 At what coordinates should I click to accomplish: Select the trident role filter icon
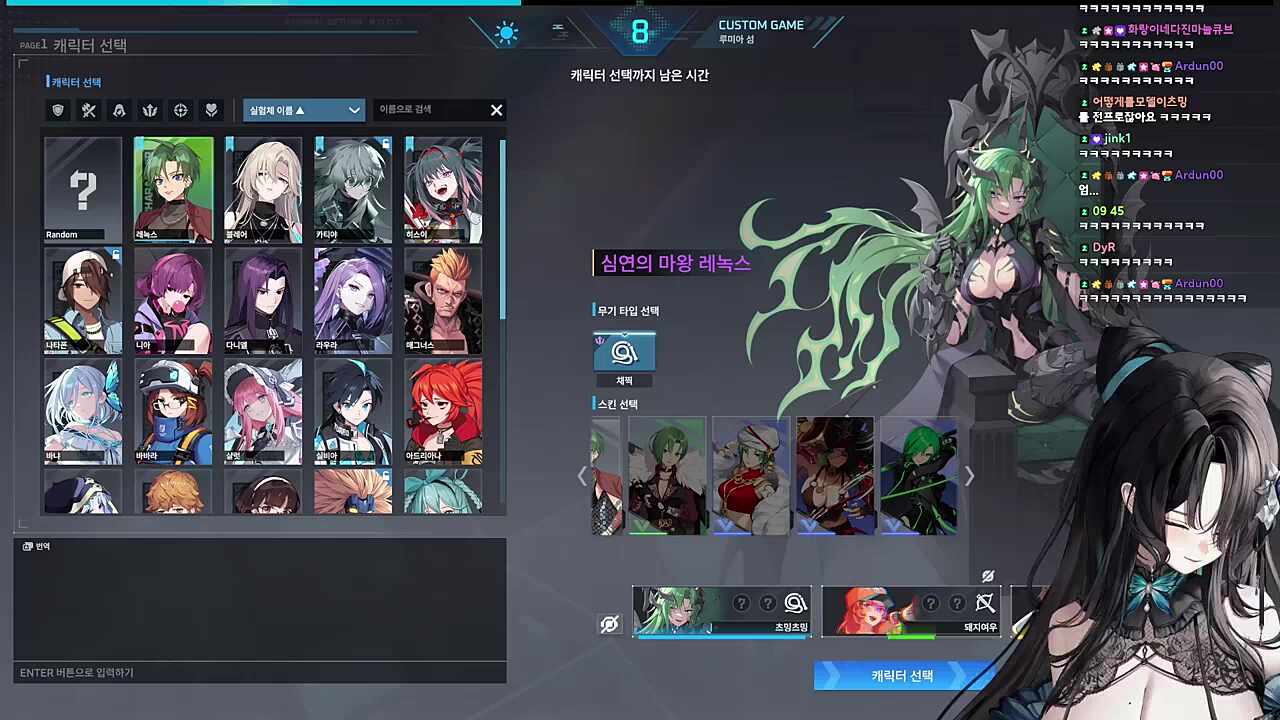(149, 110)
